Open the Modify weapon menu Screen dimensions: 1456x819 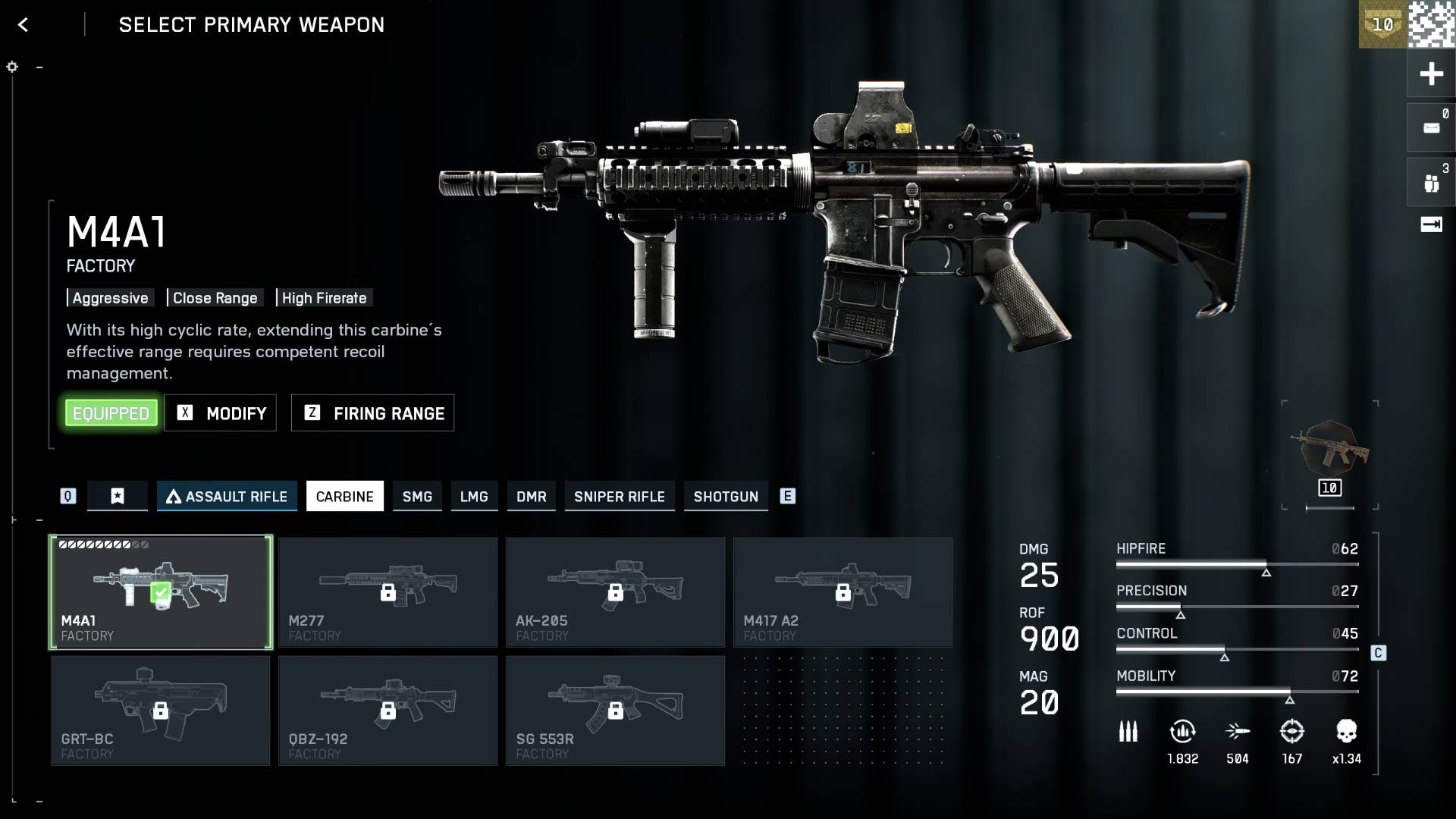(x=221, y=413)
